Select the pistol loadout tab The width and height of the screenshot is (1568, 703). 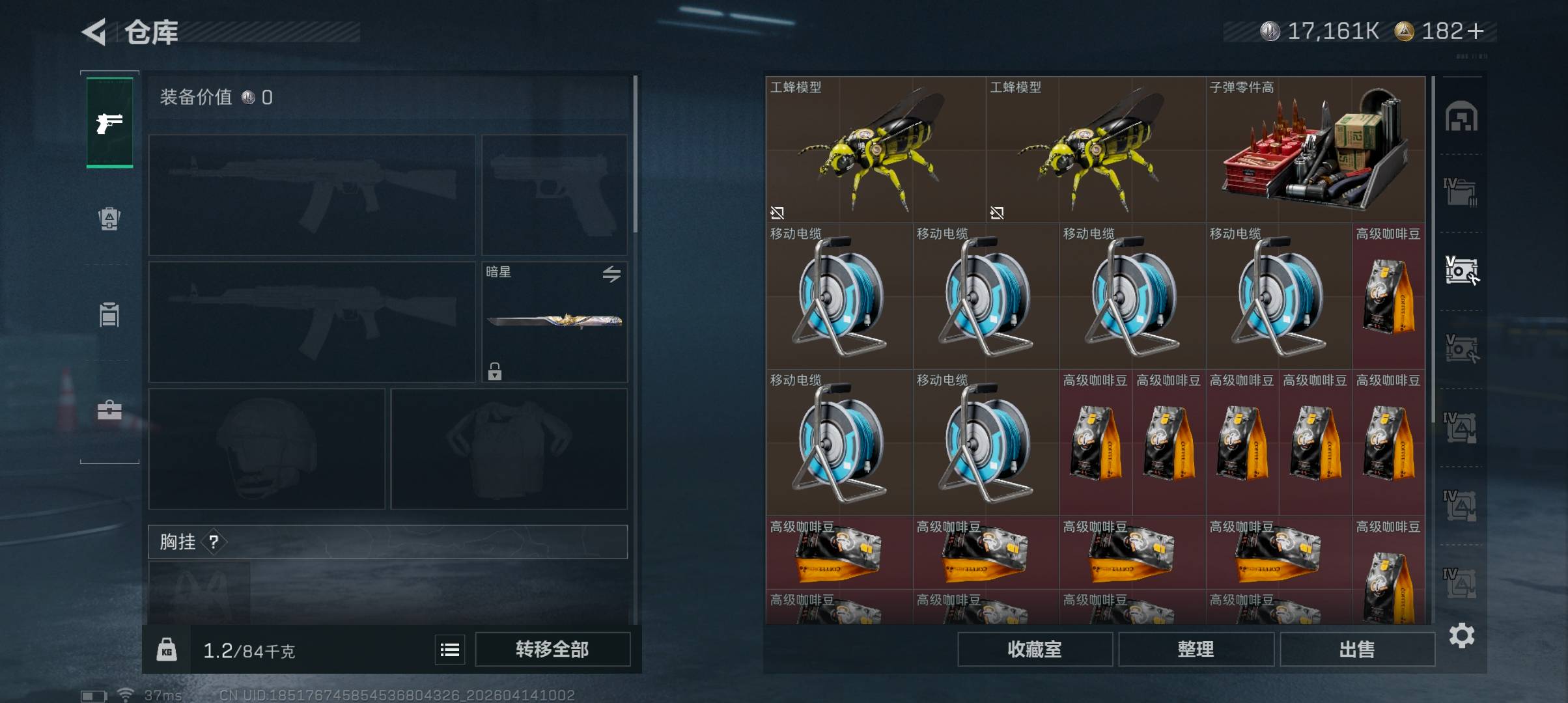click(109, 122)
